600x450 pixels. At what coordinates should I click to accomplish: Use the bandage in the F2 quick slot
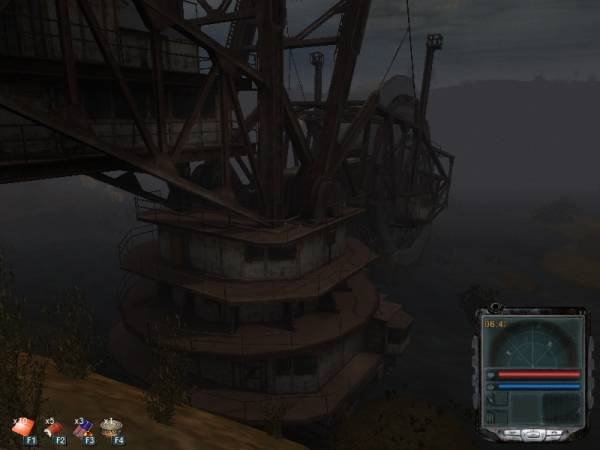tap(52, 427)
